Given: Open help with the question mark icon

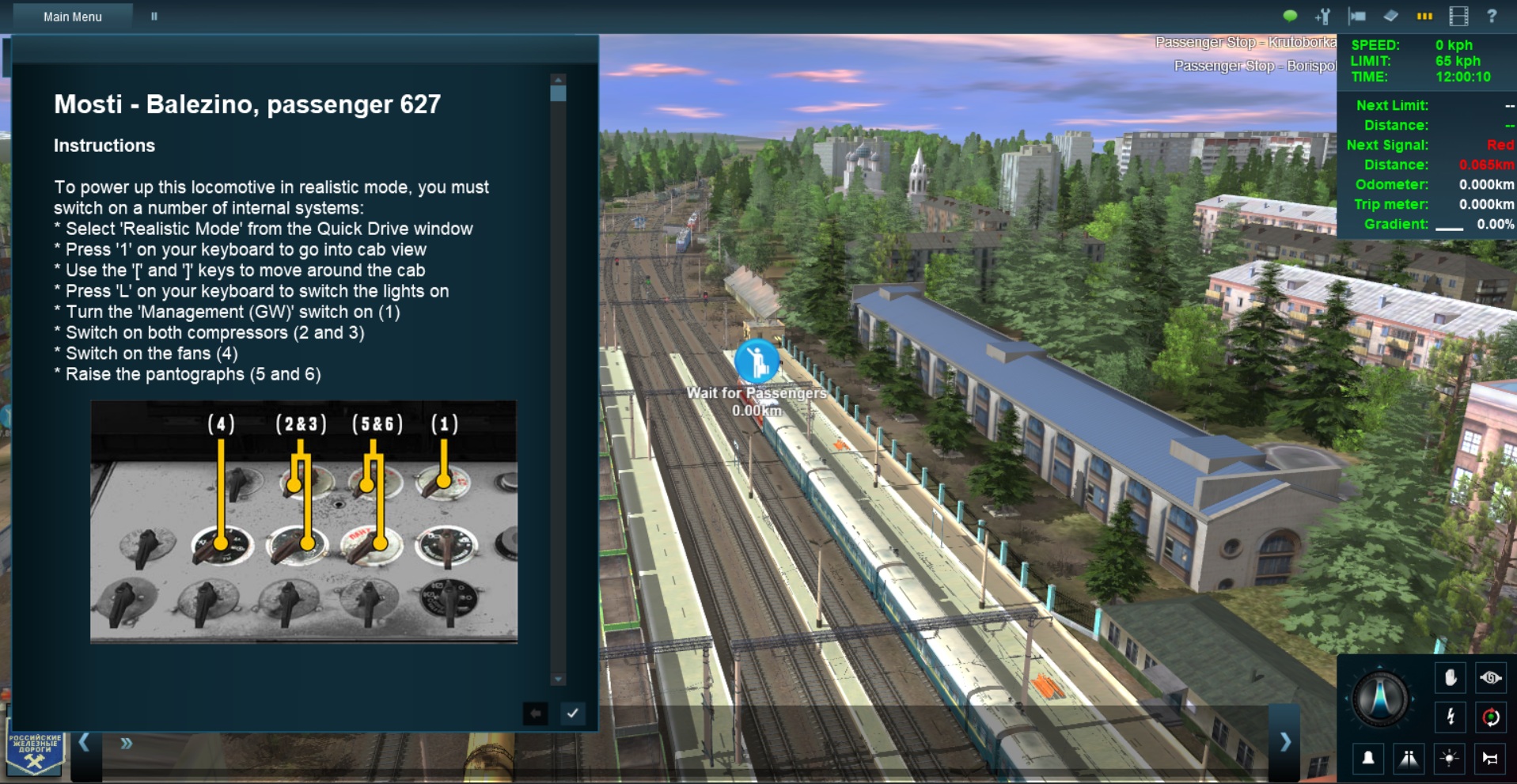Looking at the screenshot, I should (x=1492, y=16).
